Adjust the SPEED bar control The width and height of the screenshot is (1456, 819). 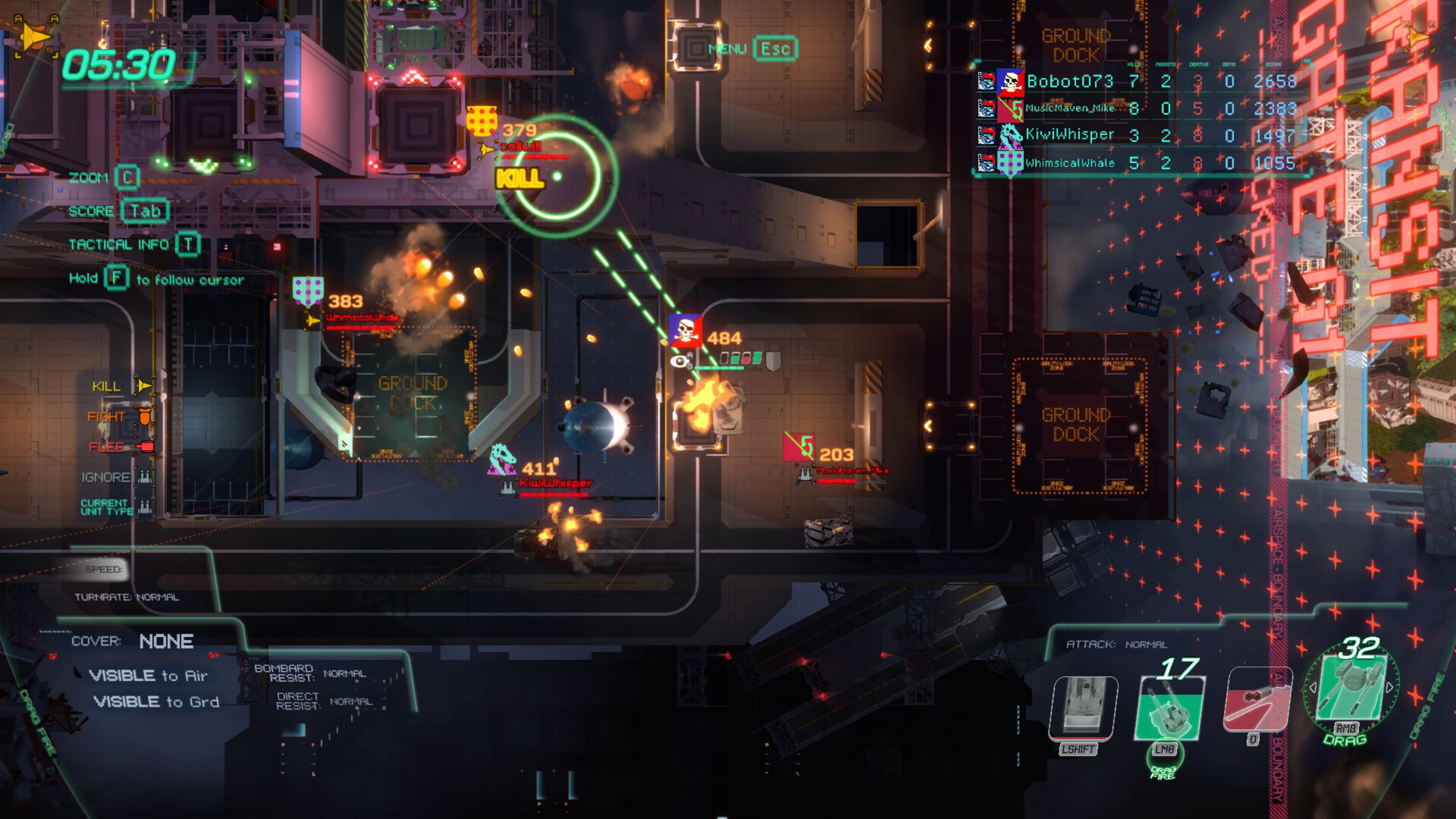point(104,569)
